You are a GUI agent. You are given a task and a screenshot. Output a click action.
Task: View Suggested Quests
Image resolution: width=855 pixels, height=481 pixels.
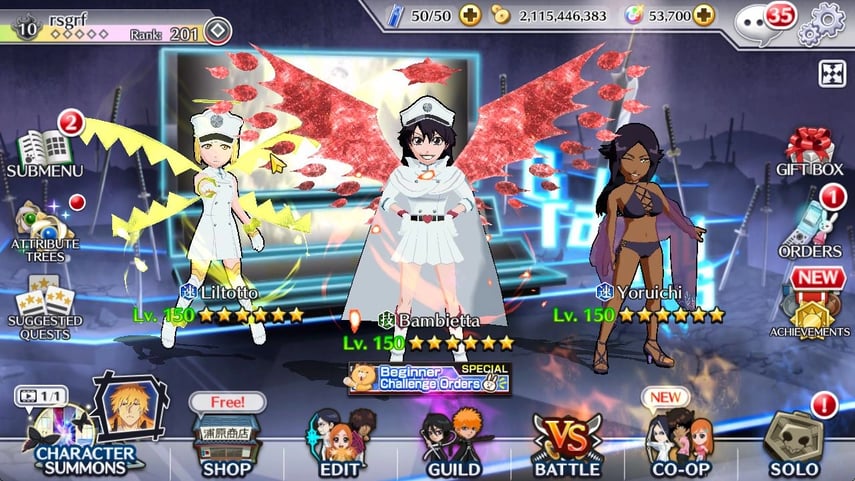pyautogui.click(x=44, y=298)
